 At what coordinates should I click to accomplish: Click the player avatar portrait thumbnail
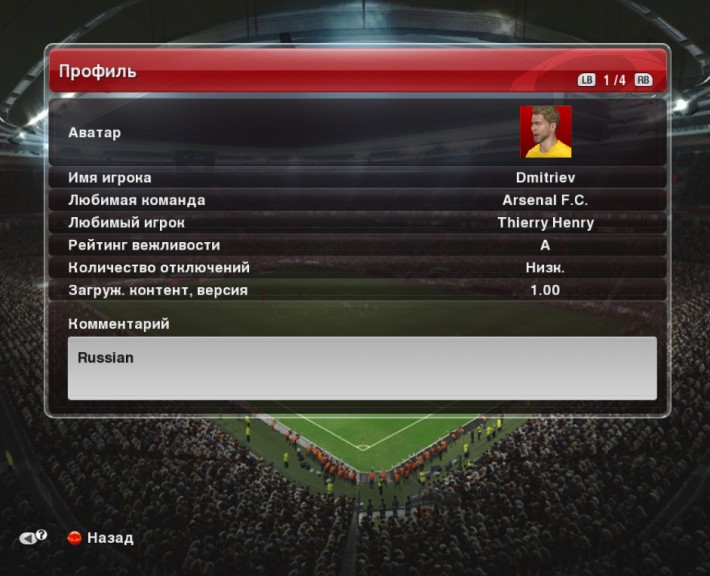pyautogui.click(x=545, y=132)
